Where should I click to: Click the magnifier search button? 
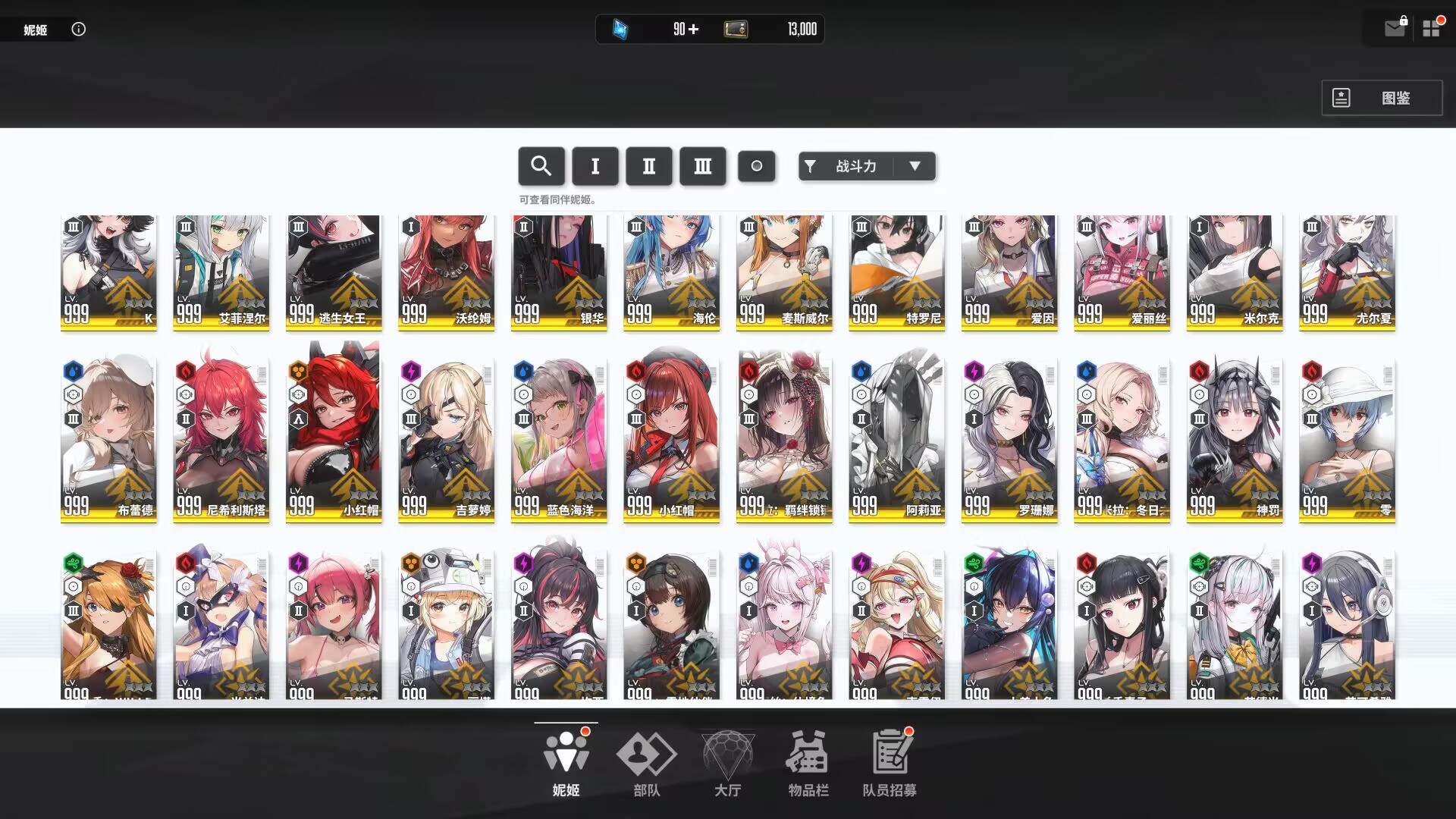coord(541,166)
